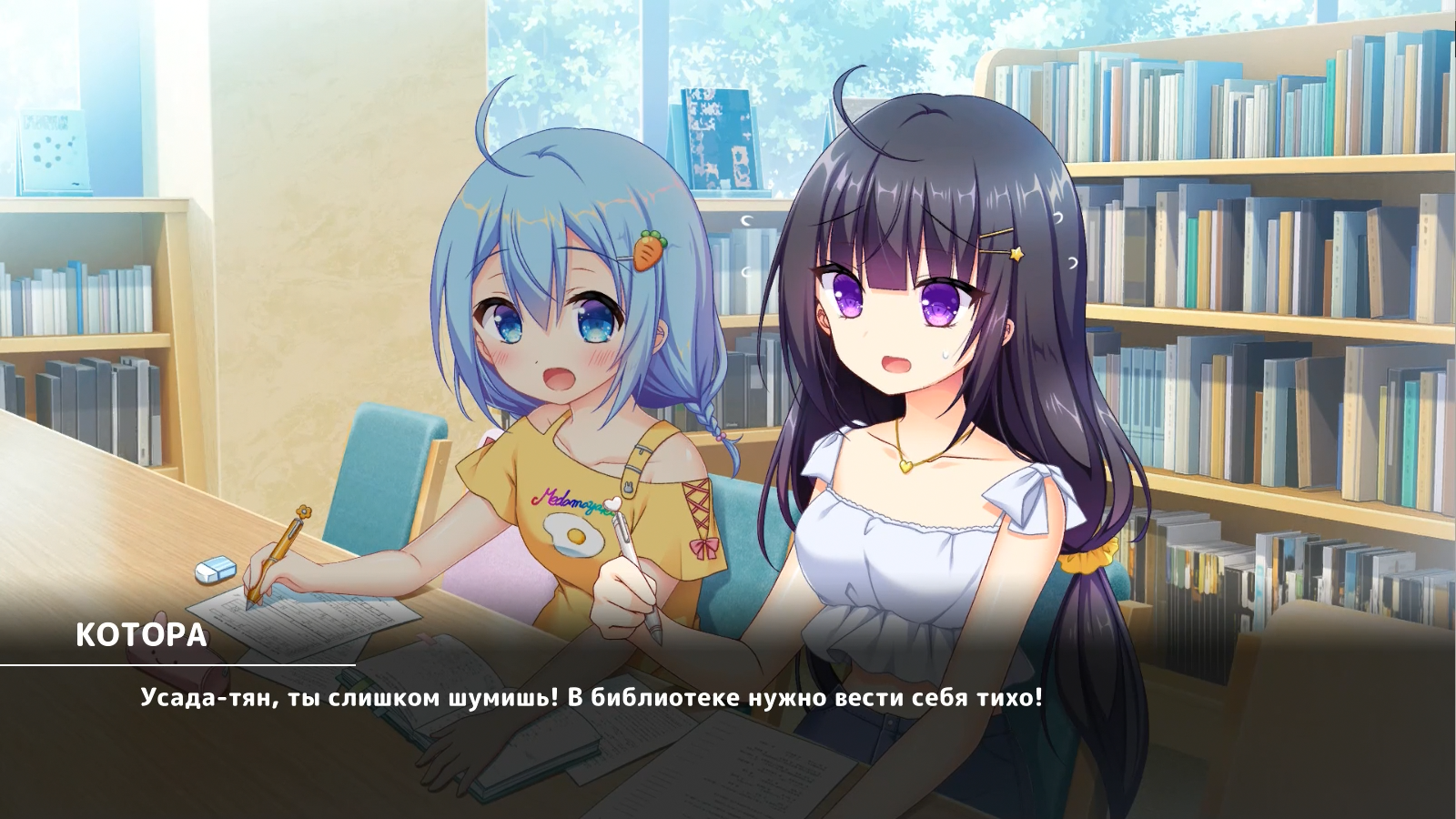Click the carrot hairpin on Usada's hair

tap(649, 250)
